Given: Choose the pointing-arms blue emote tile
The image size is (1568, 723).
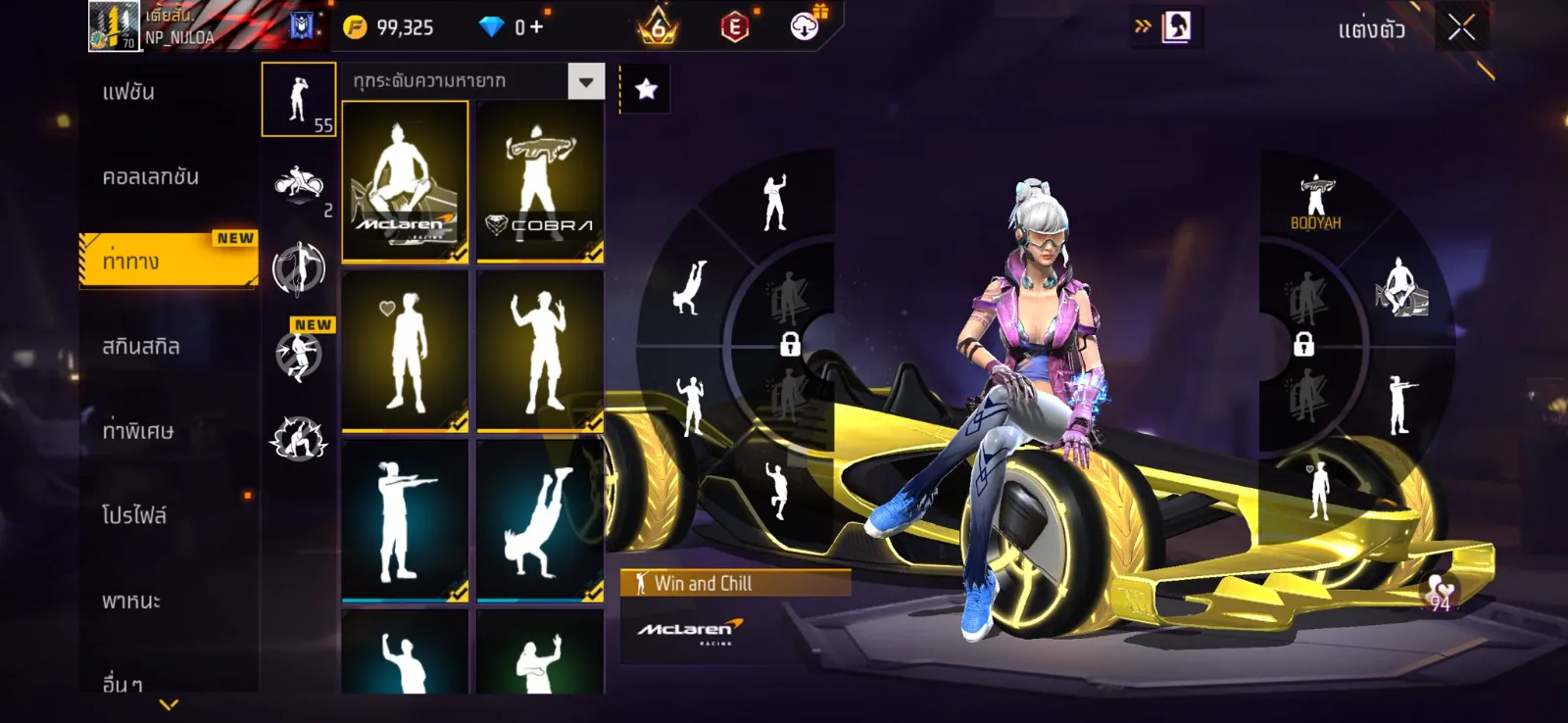Looking at the screenshot, I should pyautogui.click(x=405, y=520).
